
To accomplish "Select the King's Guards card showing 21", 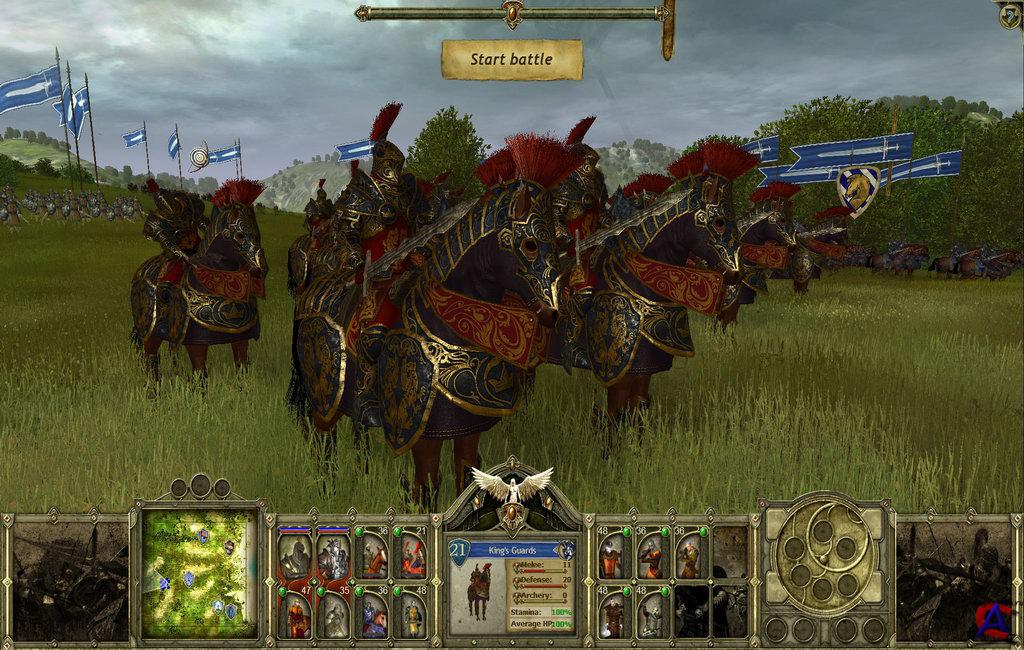I will click(412, 557).
